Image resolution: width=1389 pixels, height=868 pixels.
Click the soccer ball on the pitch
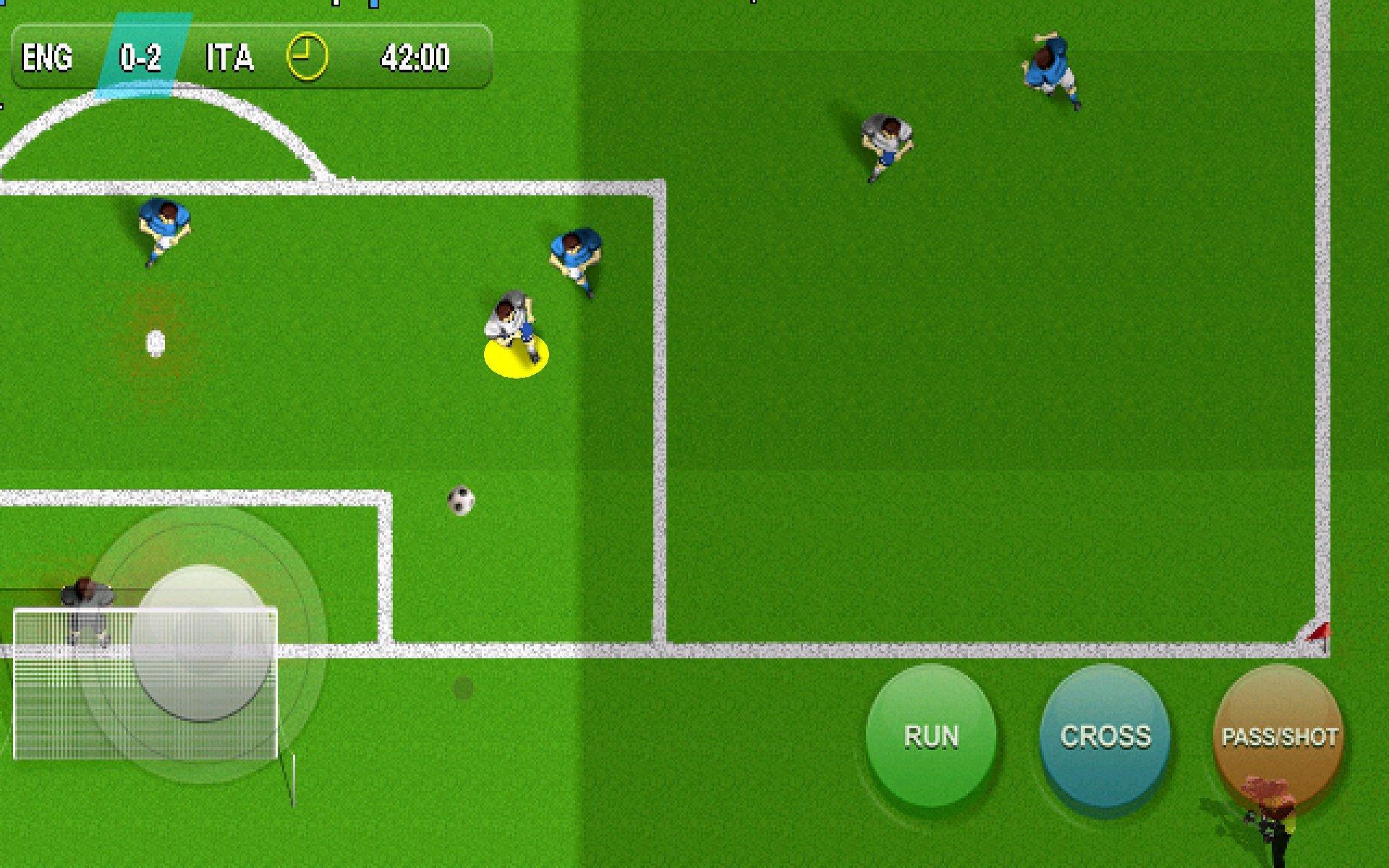(461, 501)
